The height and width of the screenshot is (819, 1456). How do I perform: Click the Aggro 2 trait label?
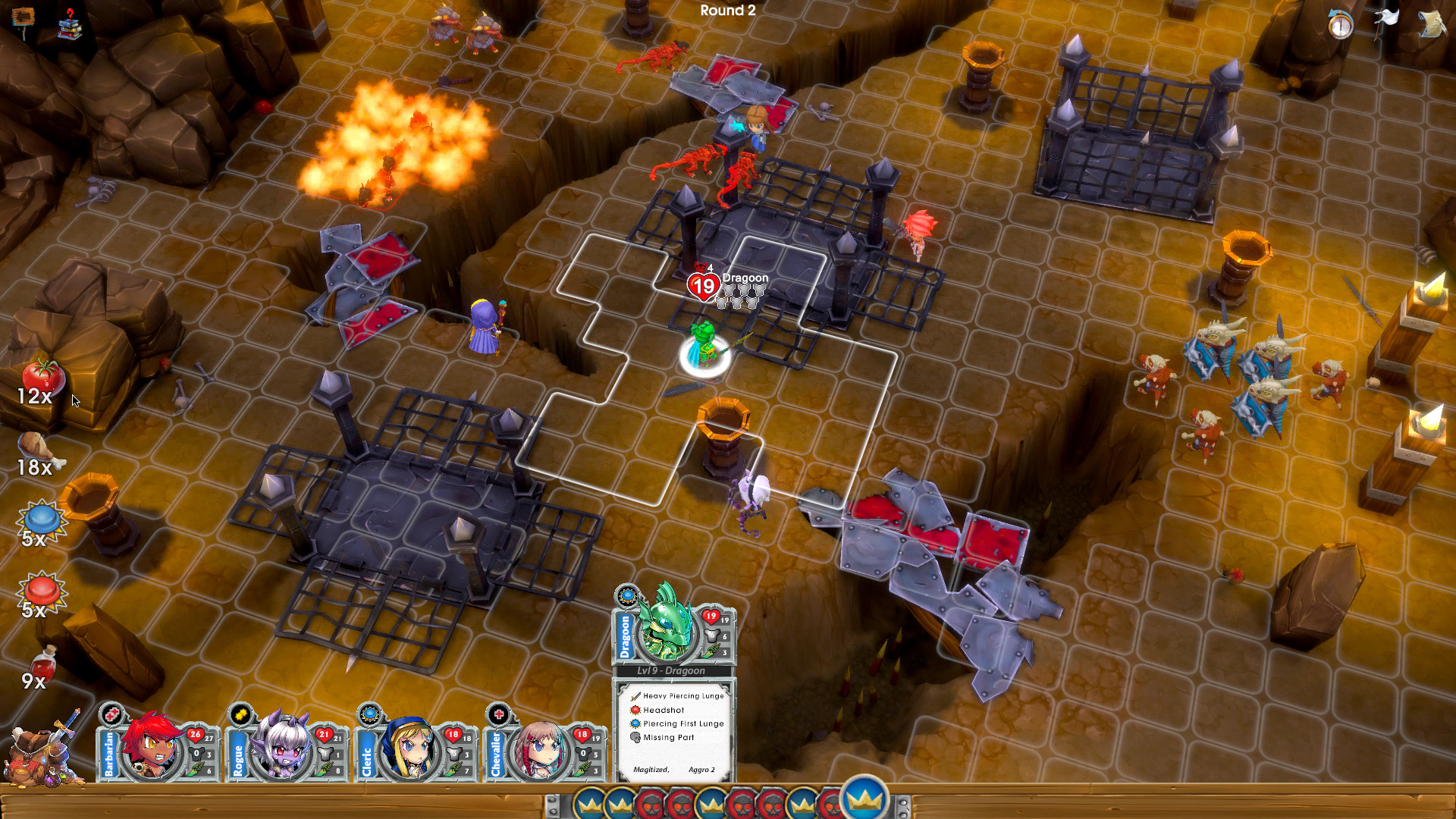pos(701,769)
